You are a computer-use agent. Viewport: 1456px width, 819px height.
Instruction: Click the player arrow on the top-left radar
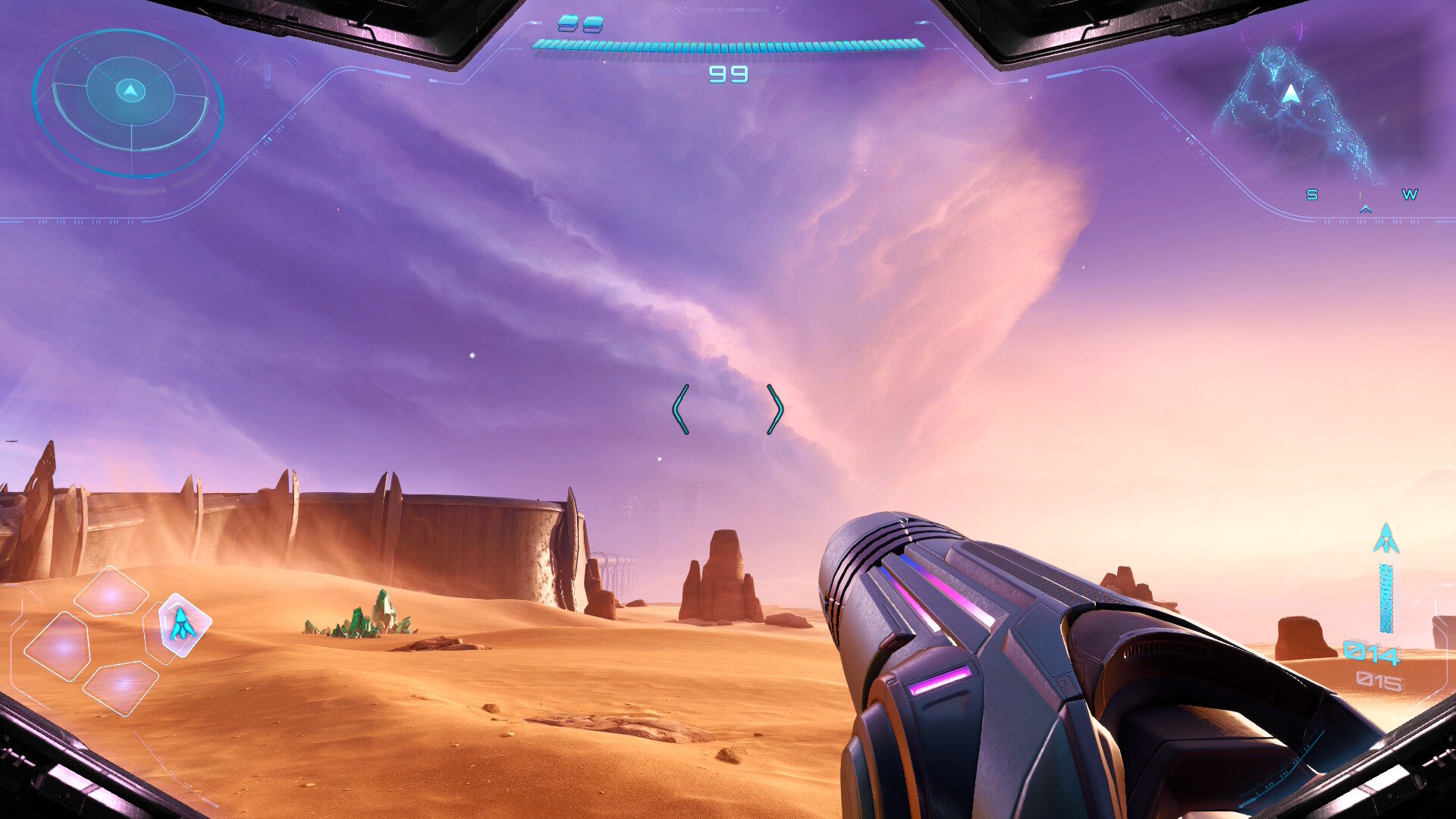pos(130,89)
